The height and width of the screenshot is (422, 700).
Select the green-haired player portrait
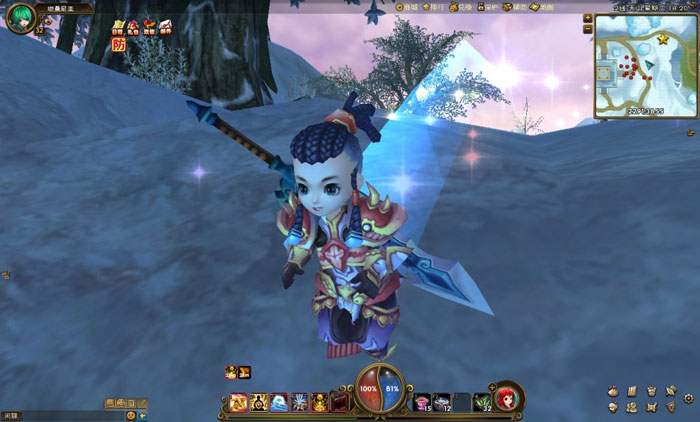[20, 17]
